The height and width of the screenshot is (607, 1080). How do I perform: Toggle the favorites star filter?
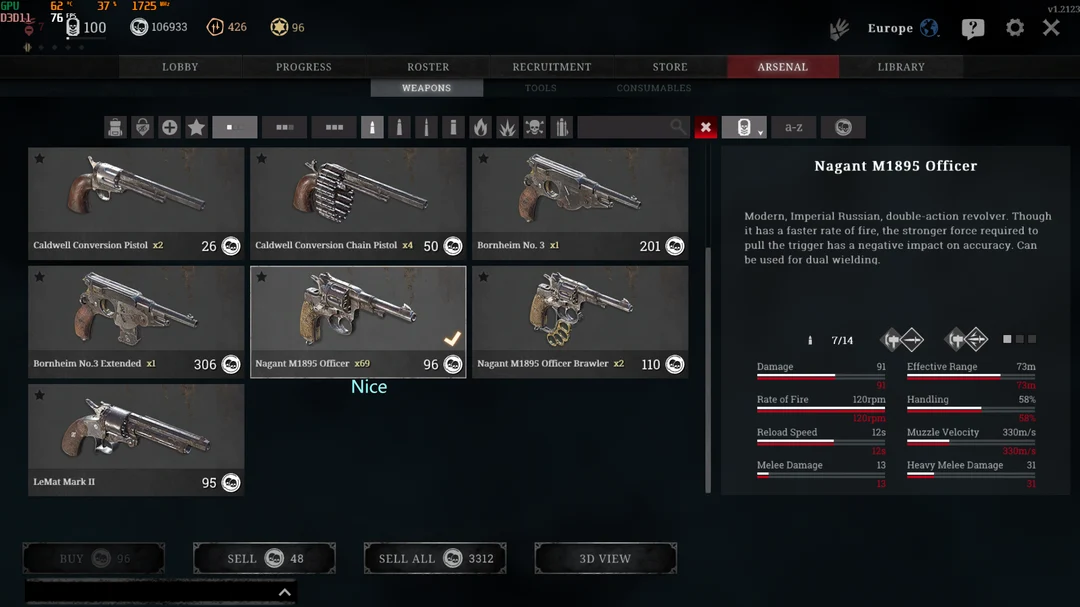[196, 127]
